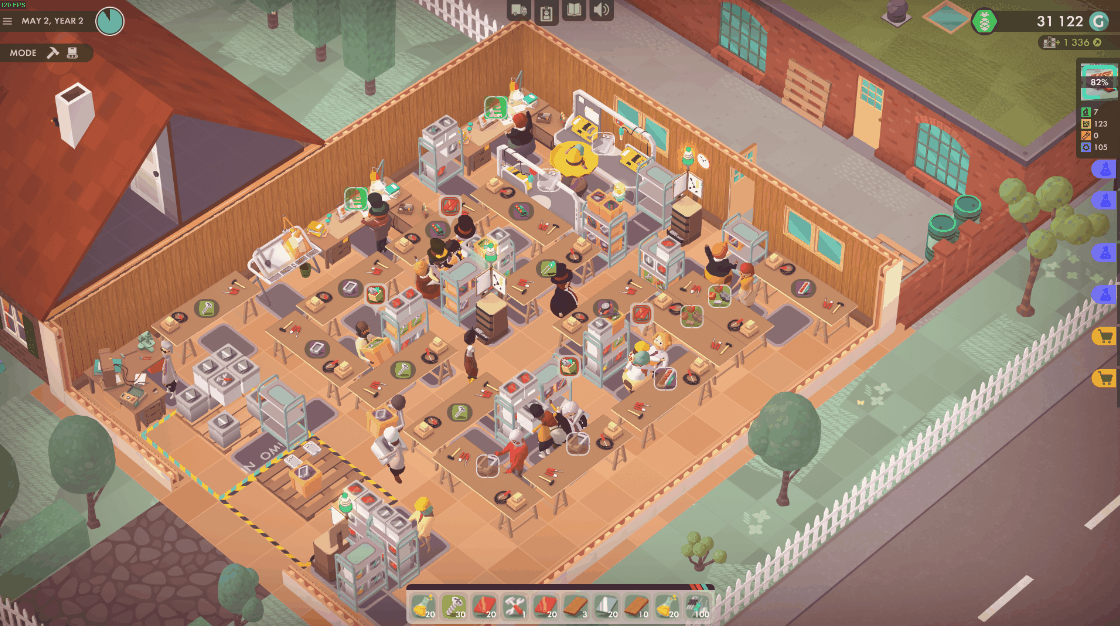The height and width of the screenshot is (626, 1120).
Task: Select the screws slot with 30
Action: [x=454, y=605]
